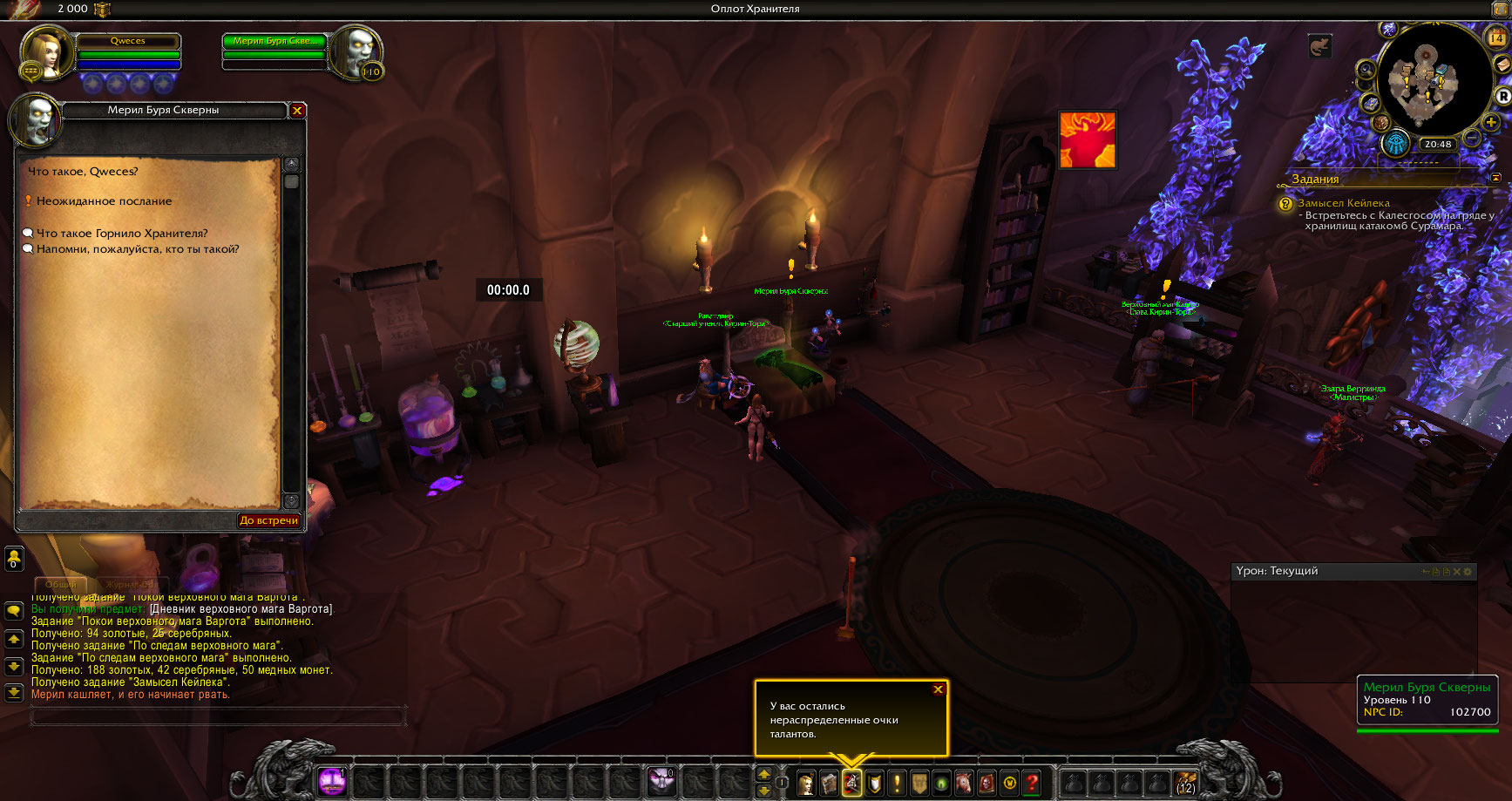Zoom in the minimap with plus button

(x=1491, y=123)
